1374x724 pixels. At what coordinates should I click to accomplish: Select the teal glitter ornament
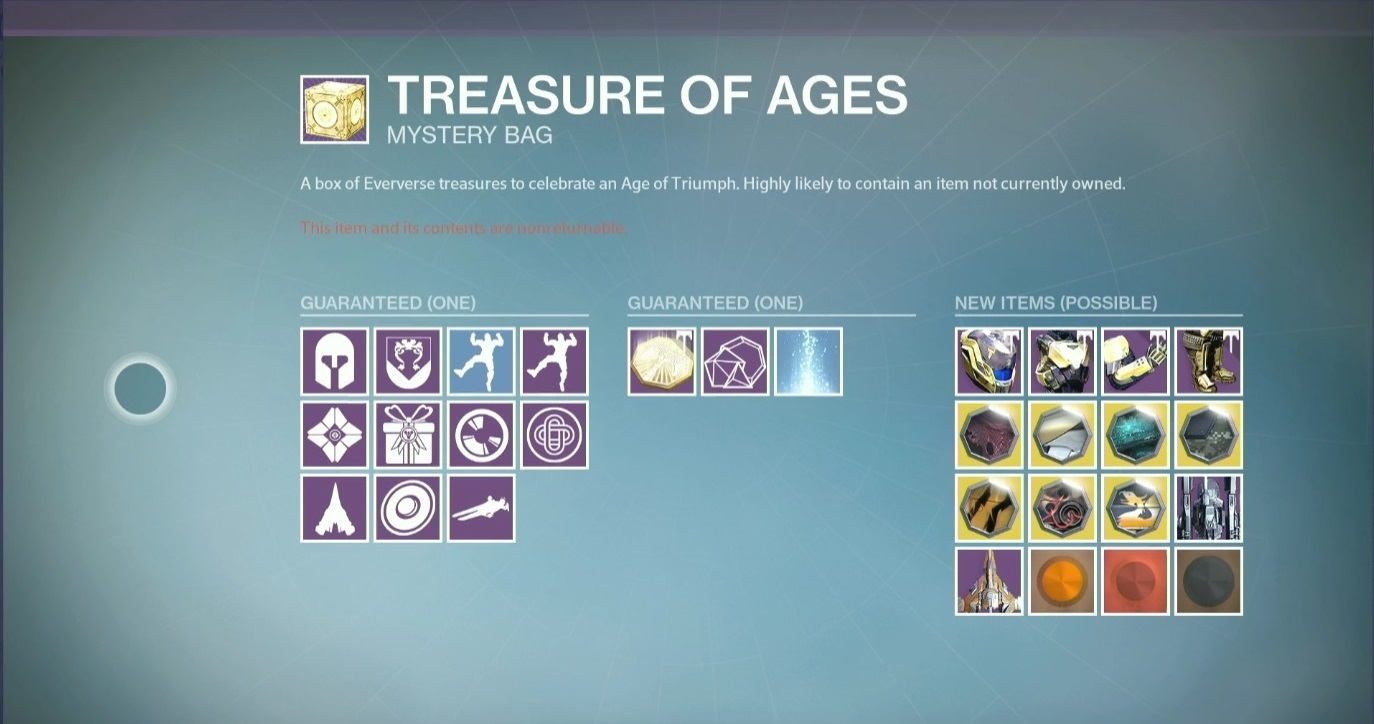(x=1135, y=435)
